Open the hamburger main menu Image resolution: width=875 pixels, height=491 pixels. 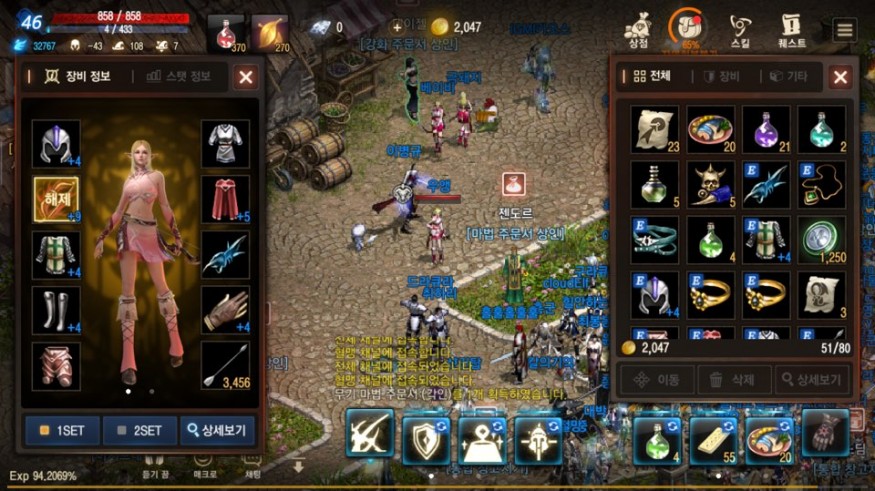(x=845, y=29)
